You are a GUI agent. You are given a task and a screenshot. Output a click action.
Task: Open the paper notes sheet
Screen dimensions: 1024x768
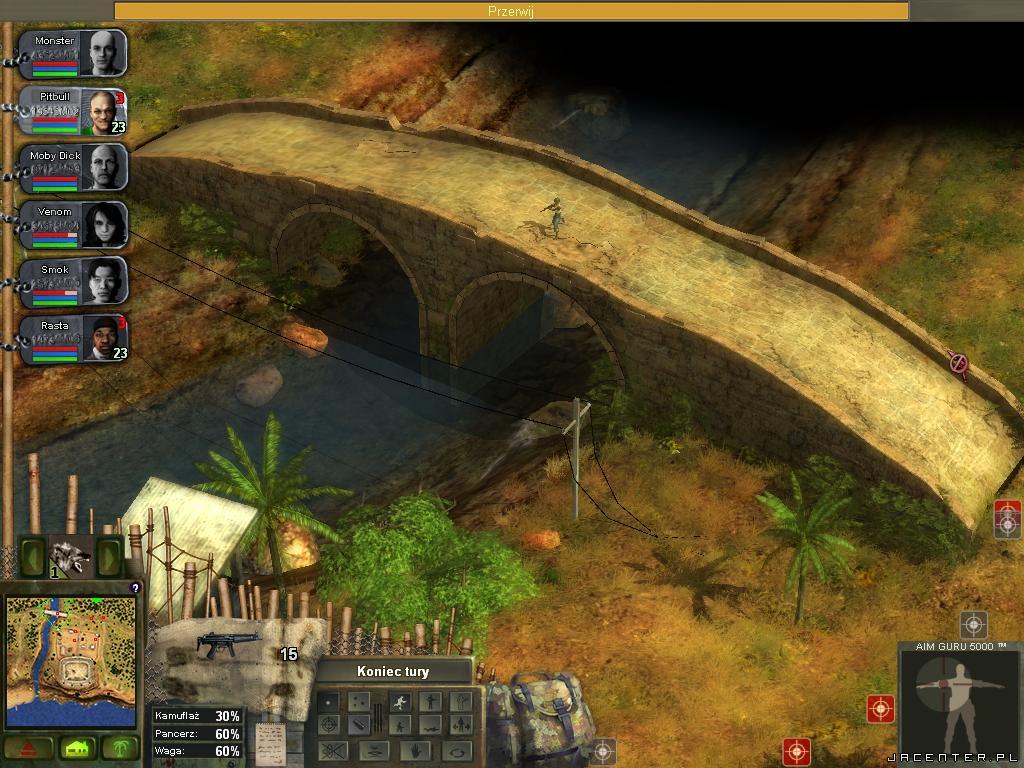click(x=270, y=742)
